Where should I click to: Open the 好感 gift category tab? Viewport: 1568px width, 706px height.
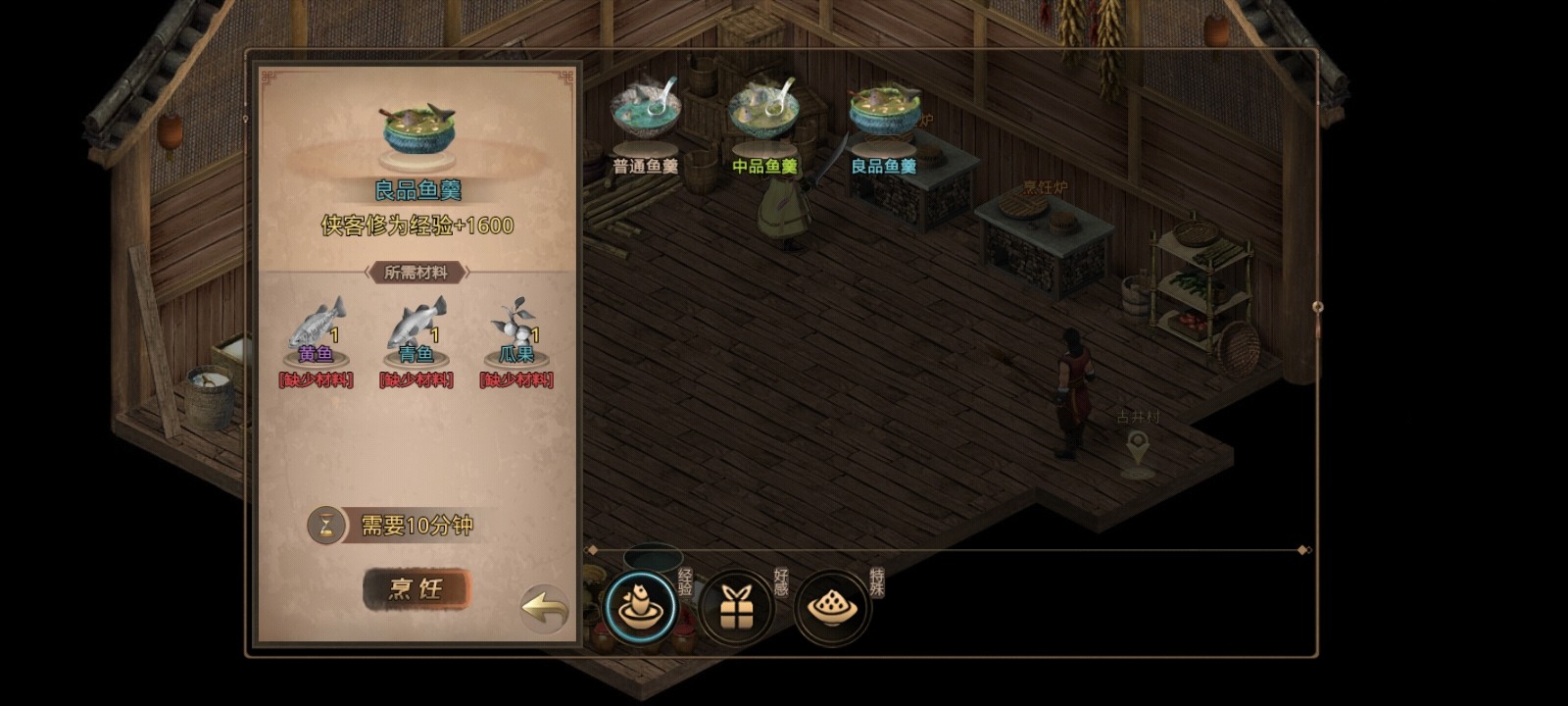tap(736, 608)
